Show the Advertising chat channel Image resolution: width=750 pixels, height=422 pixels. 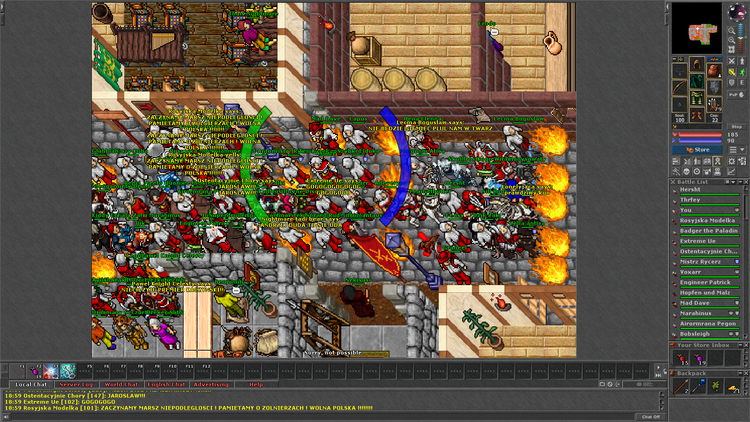click(211, 384)
